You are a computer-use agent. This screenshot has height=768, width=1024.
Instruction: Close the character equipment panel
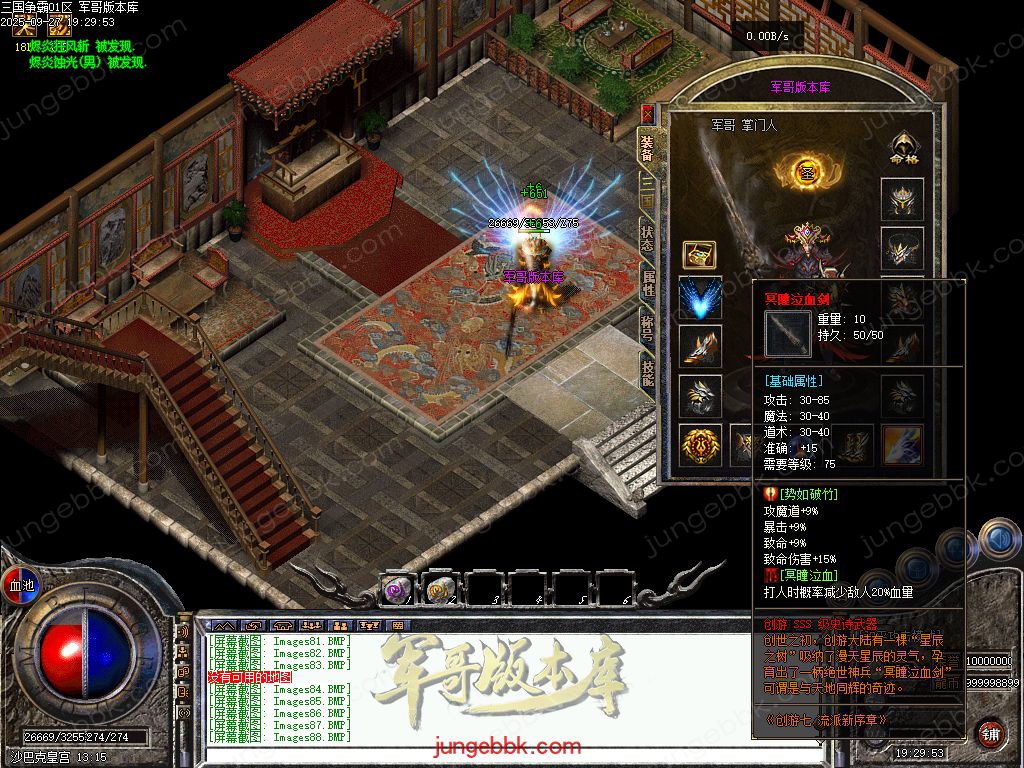[647, 113]
